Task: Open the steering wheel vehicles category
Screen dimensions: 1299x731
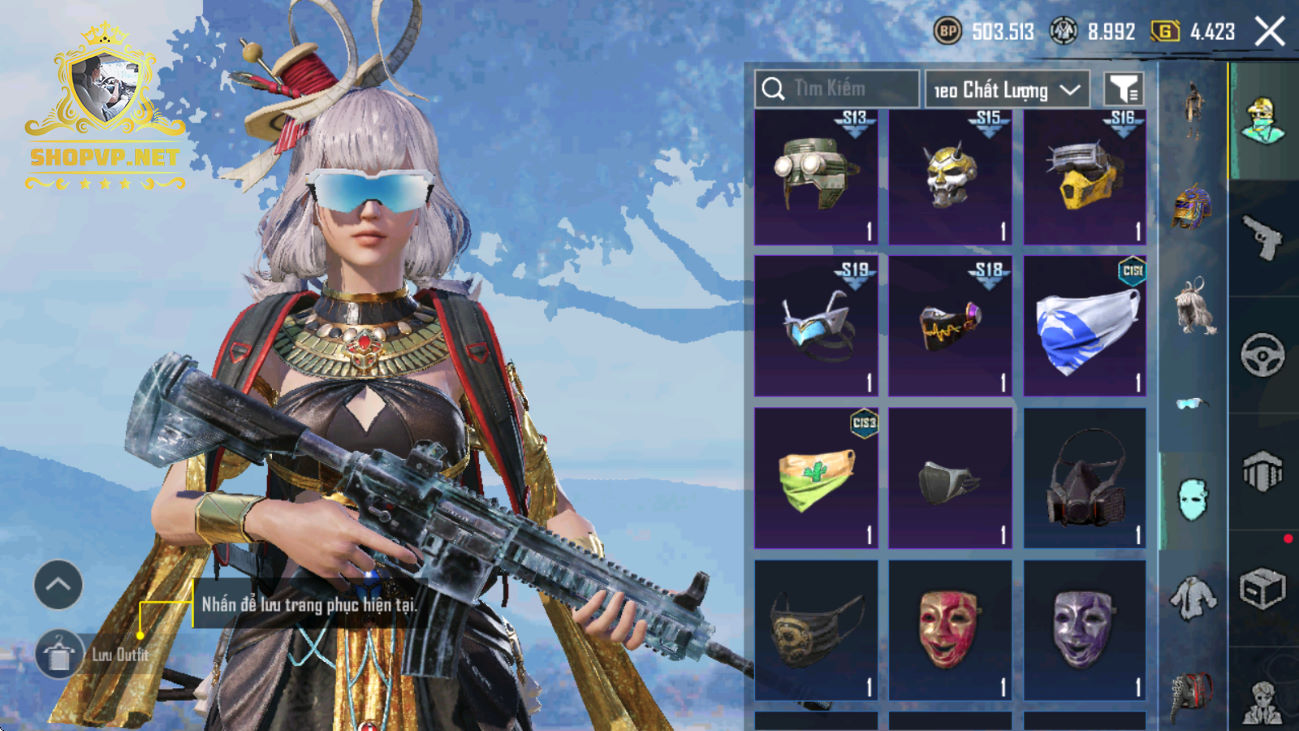Action: 1263,355
